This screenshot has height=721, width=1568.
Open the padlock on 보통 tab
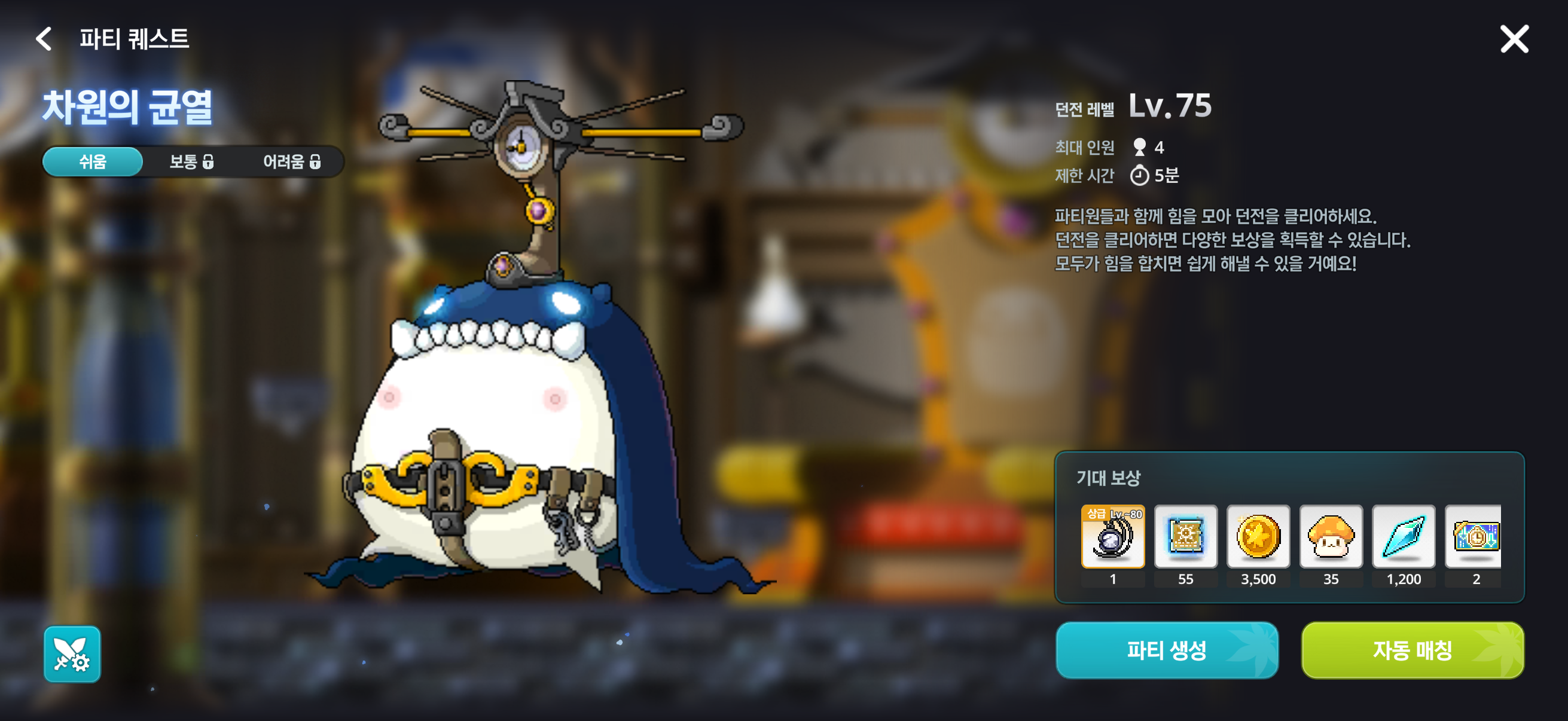(x=209, y=162)
